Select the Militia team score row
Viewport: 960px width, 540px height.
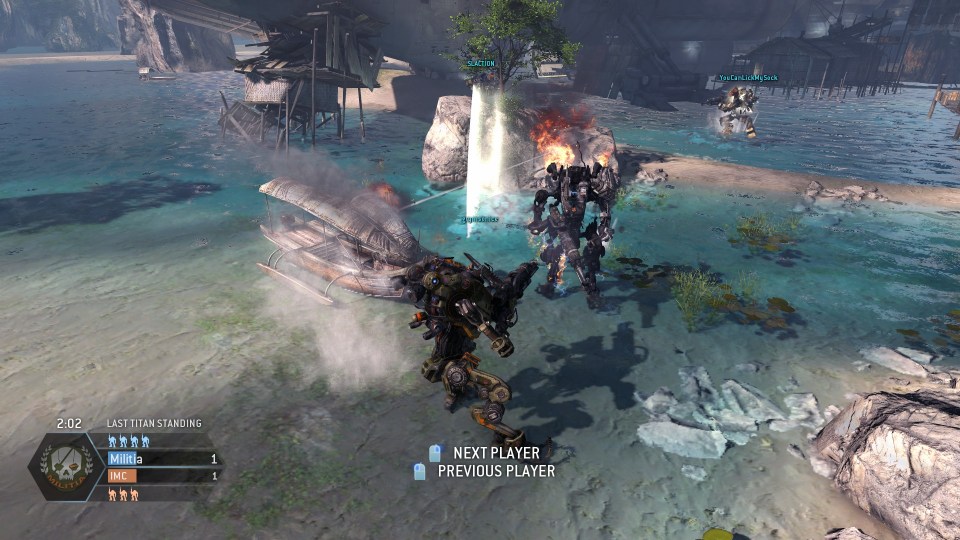click(162, 459)
